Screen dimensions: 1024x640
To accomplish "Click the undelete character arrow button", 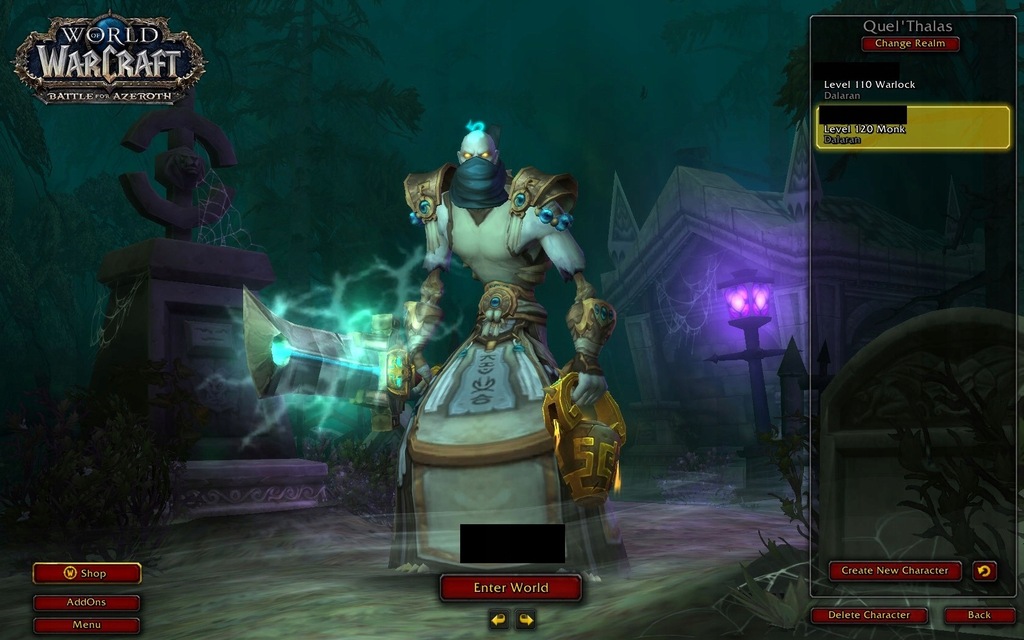I will pyautogui.click(x=984, y=571).
